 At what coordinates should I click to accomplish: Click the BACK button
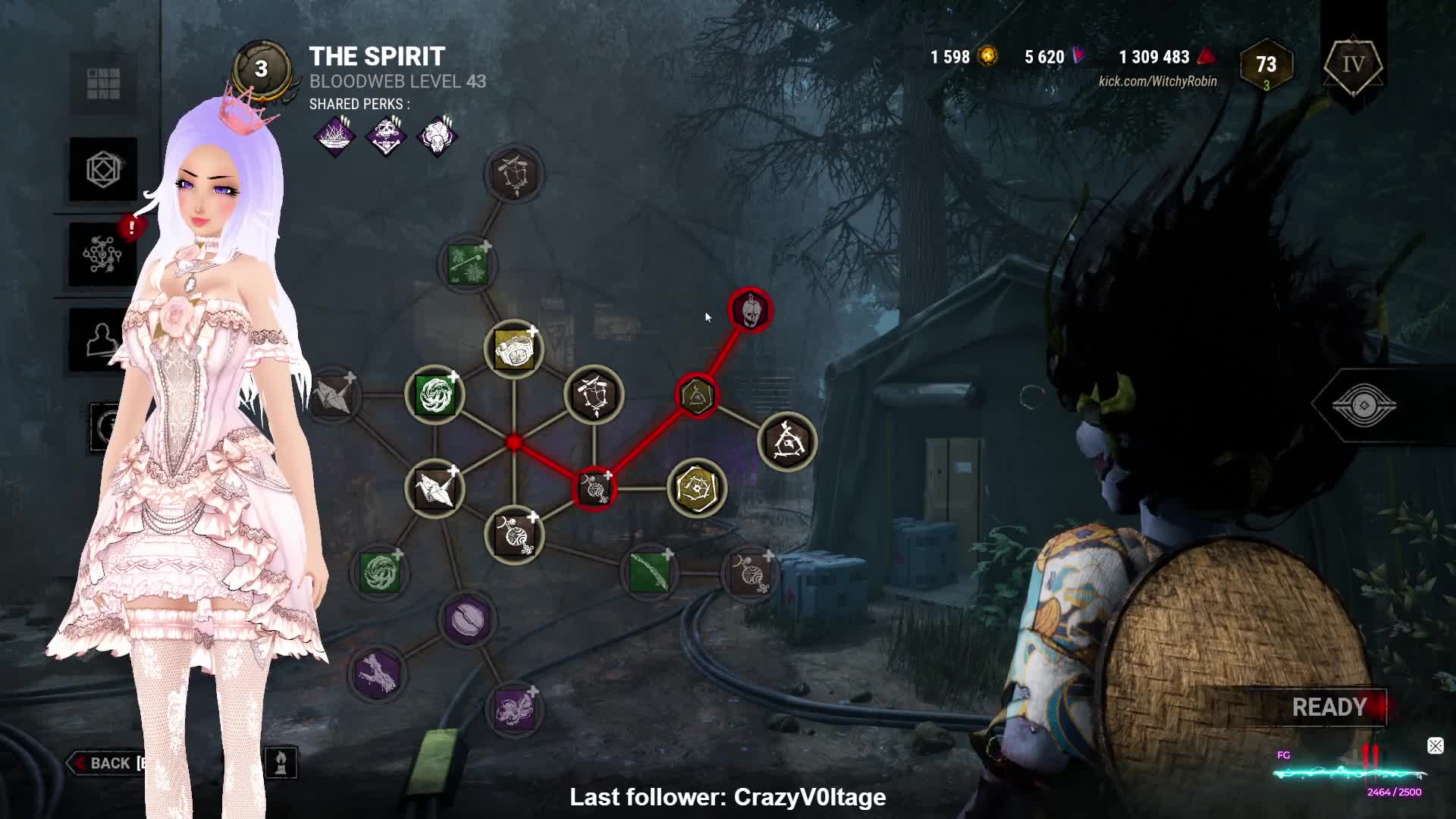pos(106,763)
